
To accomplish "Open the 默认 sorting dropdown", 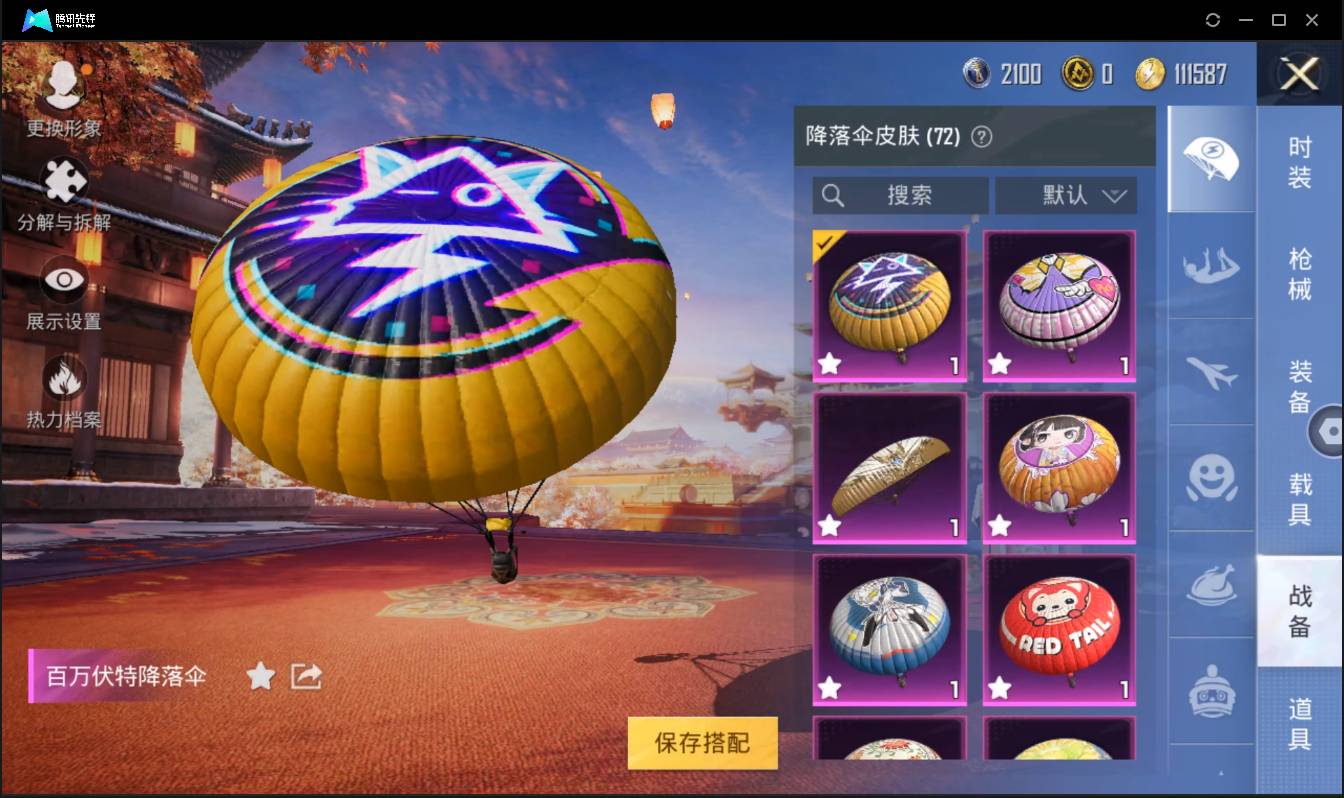I will coord(1066,196).
